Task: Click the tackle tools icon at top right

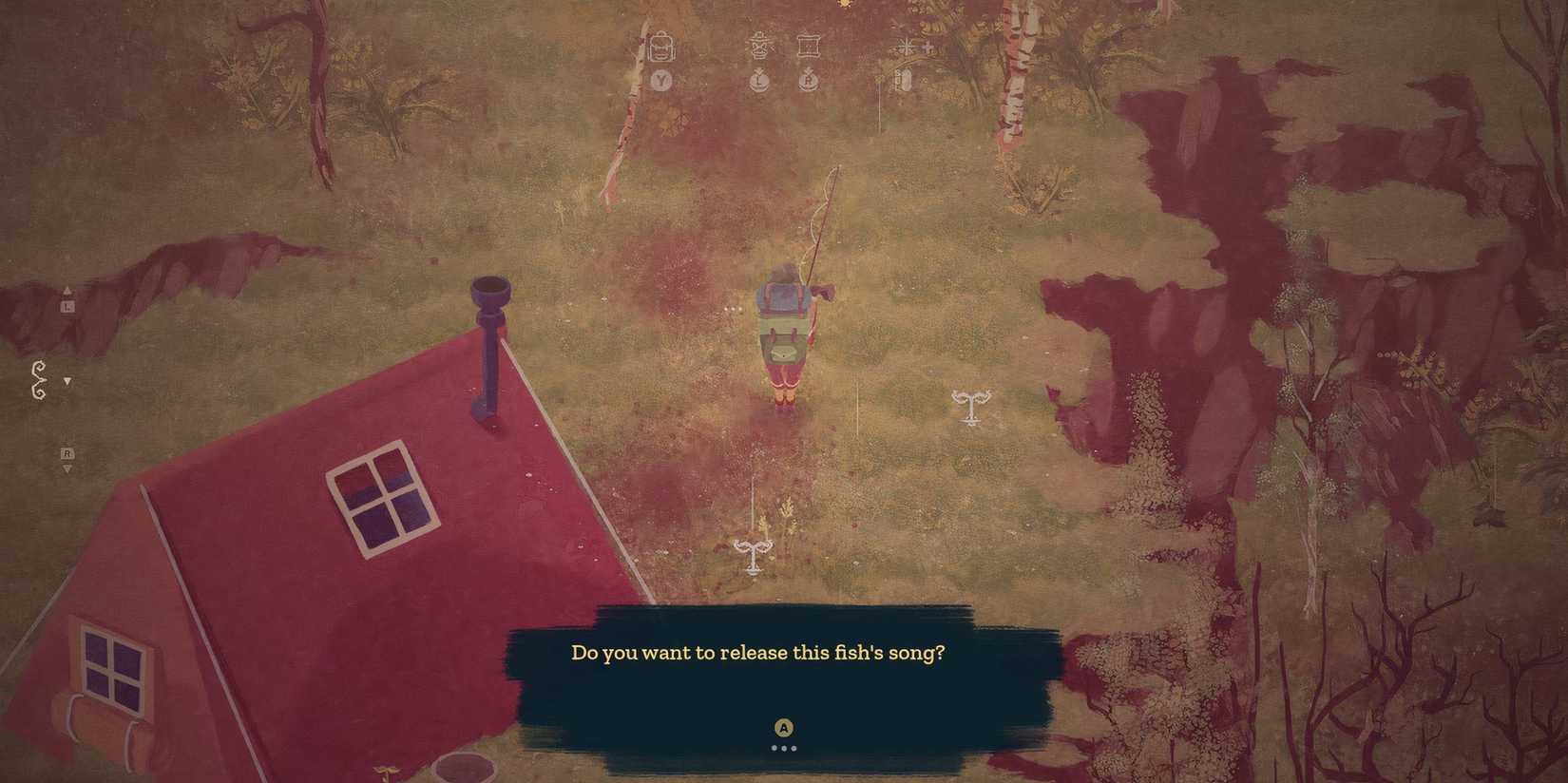Action: pyautogui.click(x=907, y=46)
